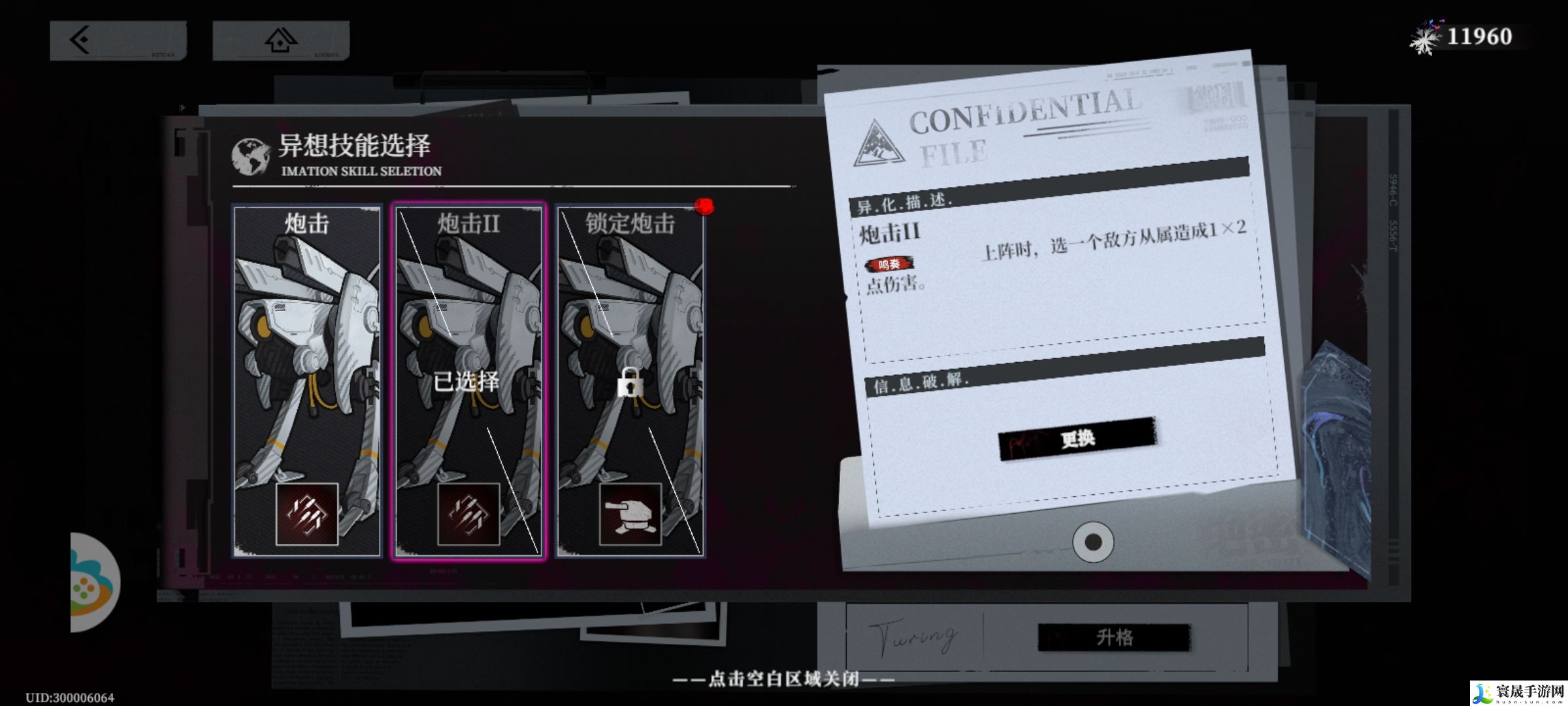This screenshot has width=1568, height=706.
Task: Click the Lounge home icon at top
Action: pos(280,41)
